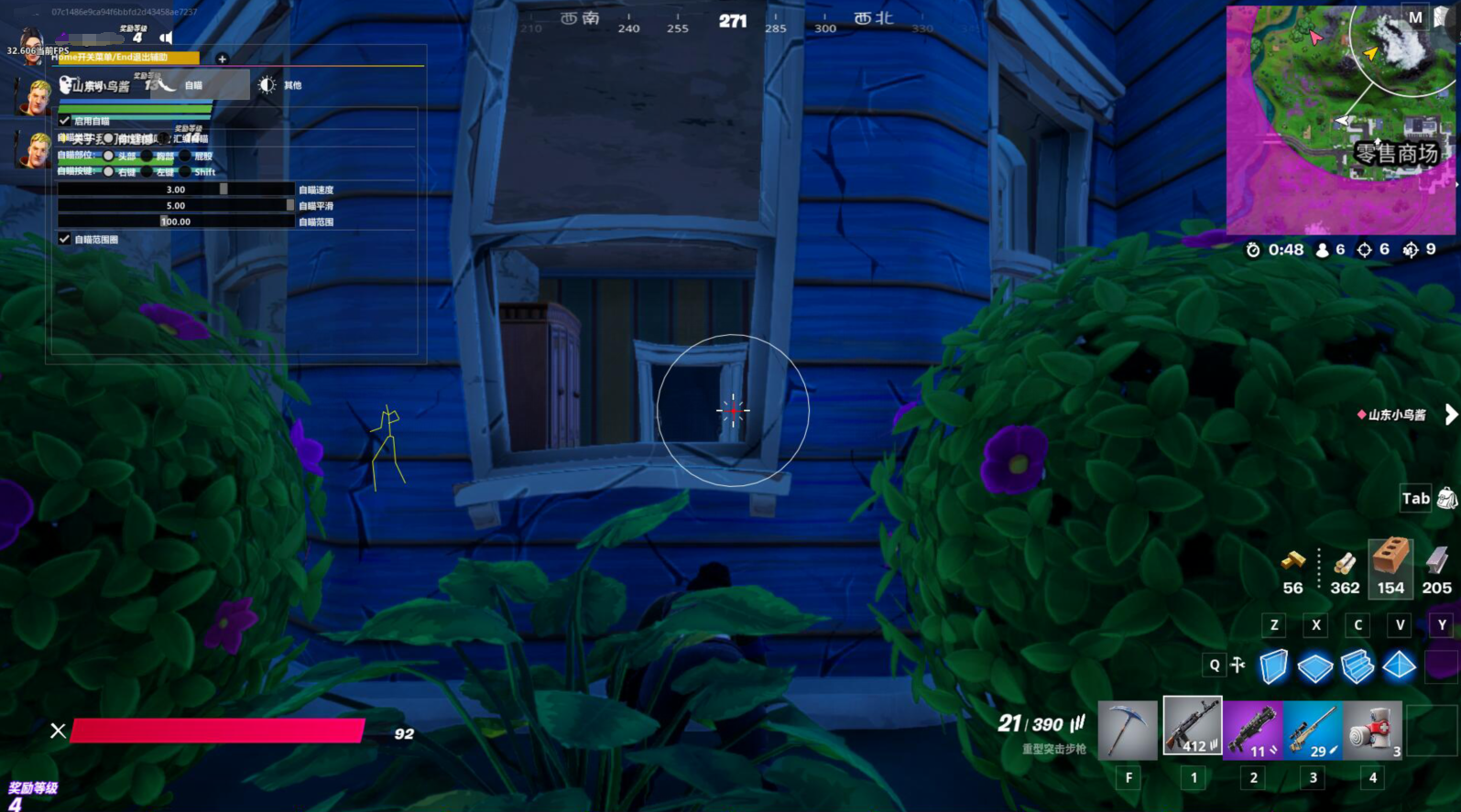
Task: Open the backpack inventory icon beside Tab
Action: coord(1447,498)
